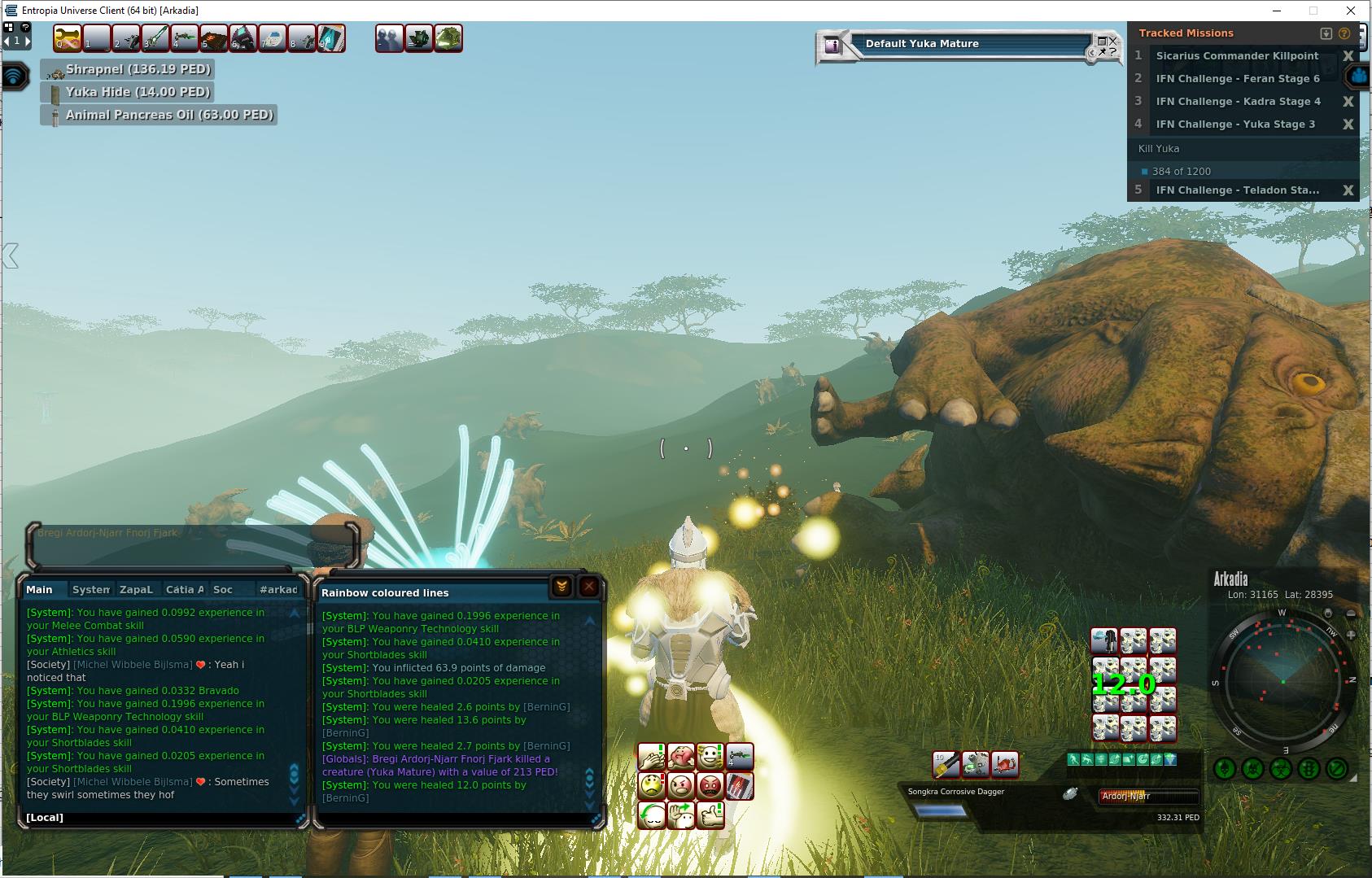Open the wifi signal button on left edge
This screenshot has height=878, width=1372.
[15, 76]
